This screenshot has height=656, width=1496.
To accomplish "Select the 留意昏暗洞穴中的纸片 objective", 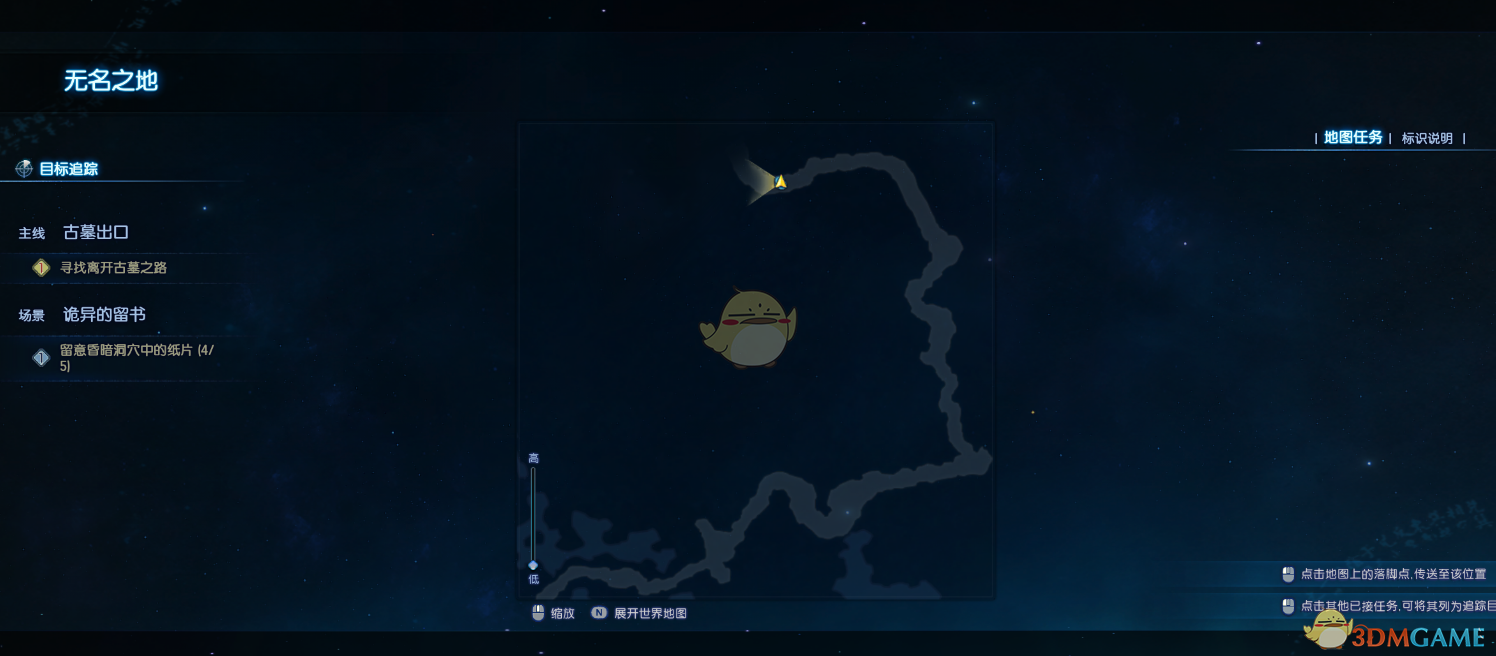I will point(136,358).
